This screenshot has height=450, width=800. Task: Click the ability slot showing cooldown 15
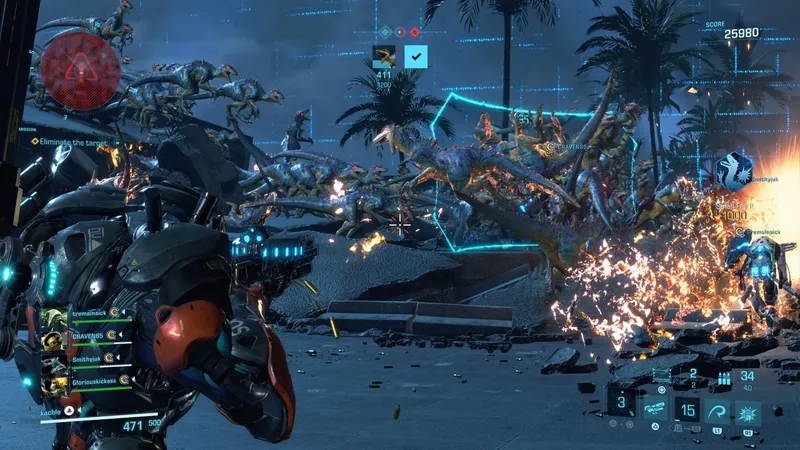pos(687,410)
